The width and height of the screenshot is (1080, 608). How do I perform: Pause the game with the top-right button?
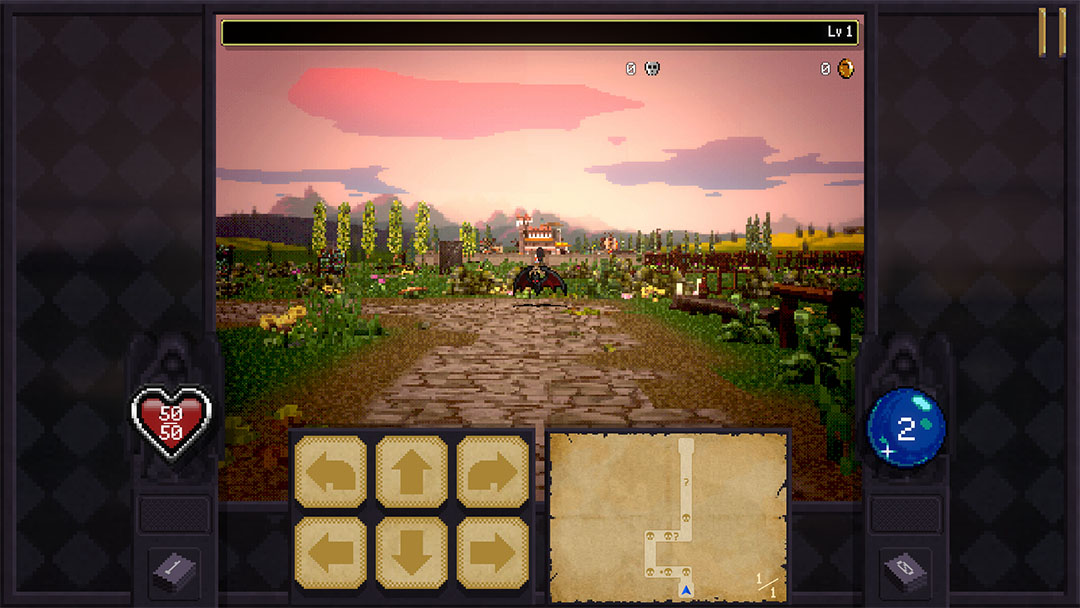(x=1051, y=32)
